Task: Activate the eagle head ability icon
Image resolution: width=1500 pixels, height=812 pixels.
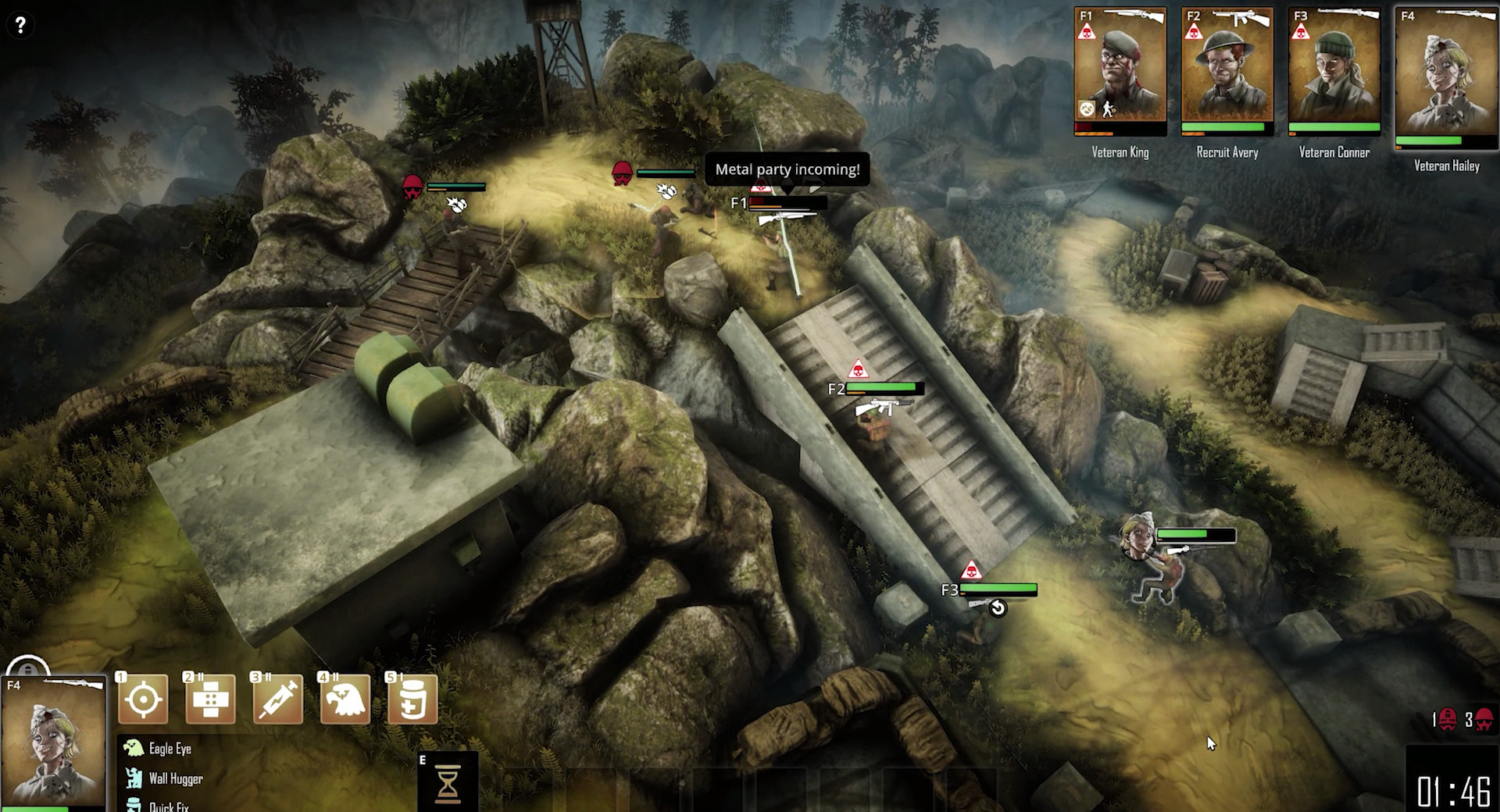Action: coord(345,699)
